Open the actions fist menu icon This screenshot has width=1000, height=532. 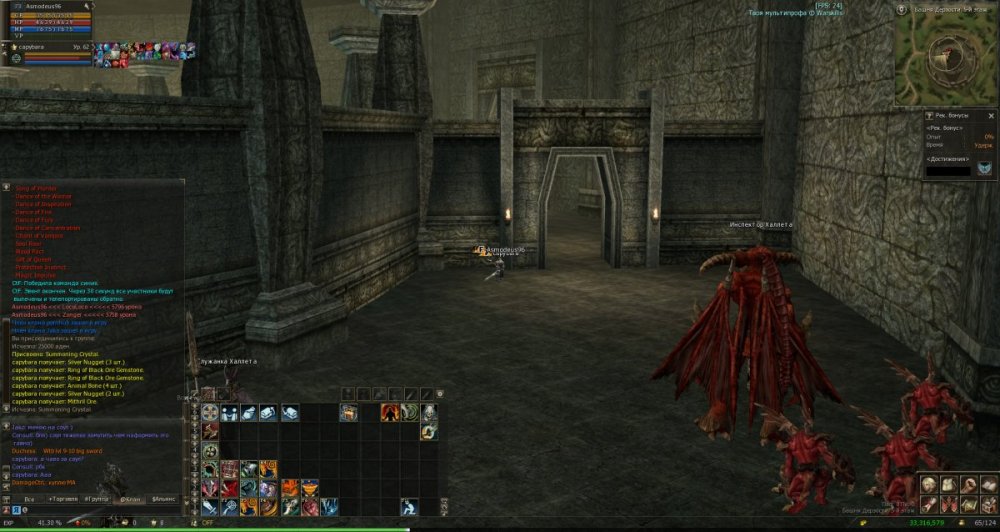968,484
